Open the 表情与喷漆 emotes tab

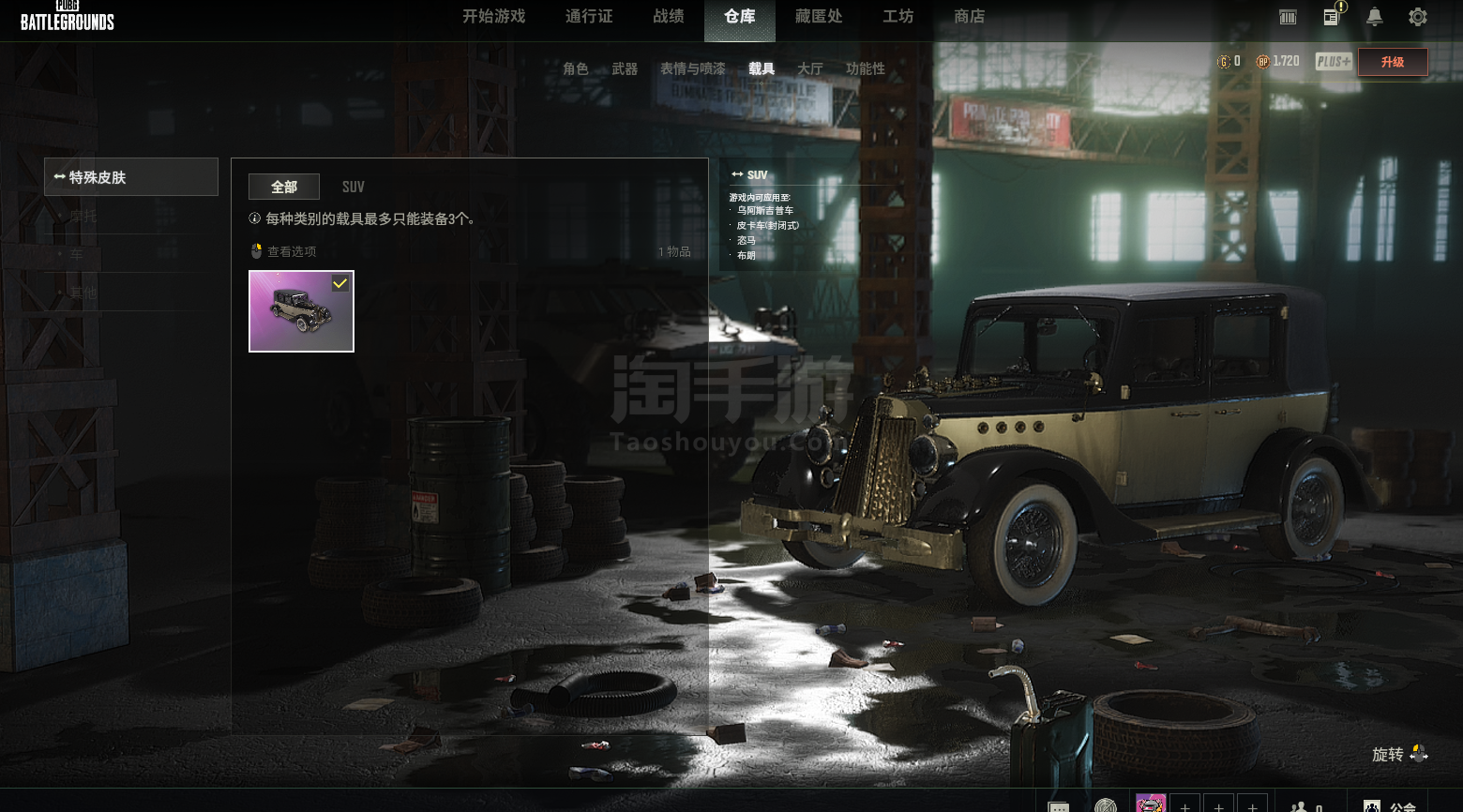pyautogui.click(x=692, y=68)
